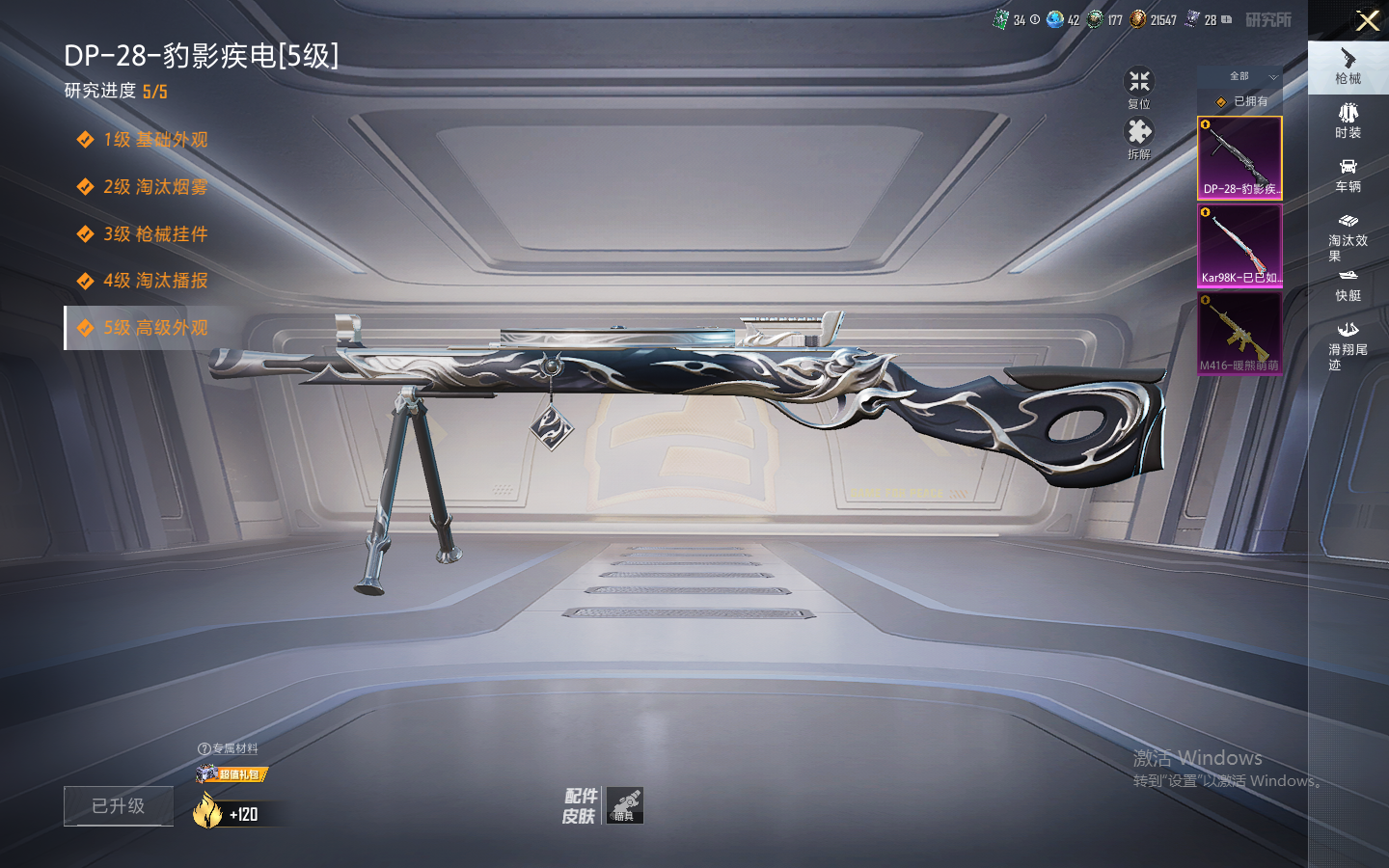
Task: Open the 瞄具 scope attachment skin slot
Action: coord(625,805)
